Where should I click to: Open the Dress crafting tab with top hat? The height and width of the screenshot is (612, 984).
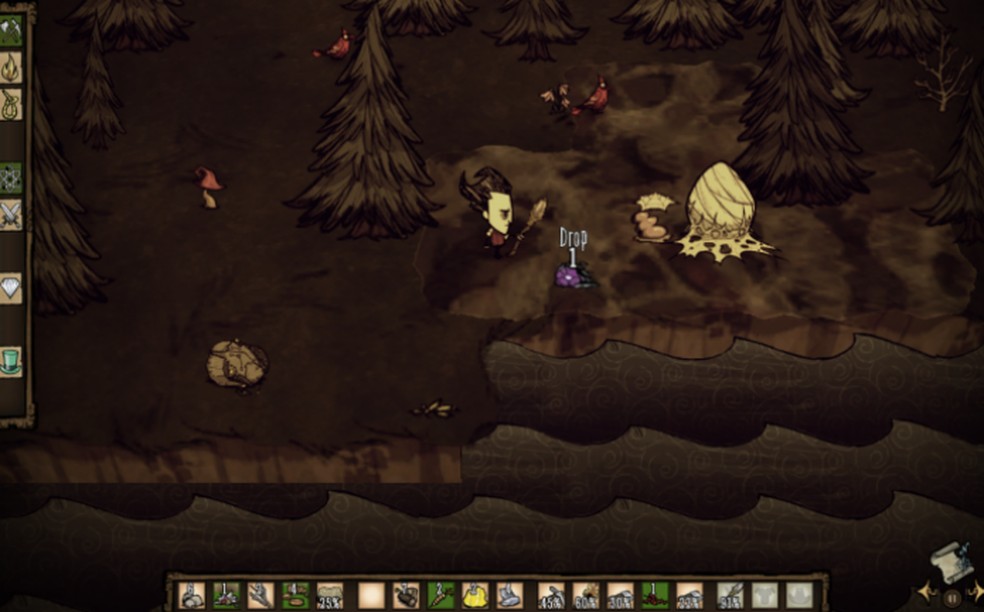11,361
